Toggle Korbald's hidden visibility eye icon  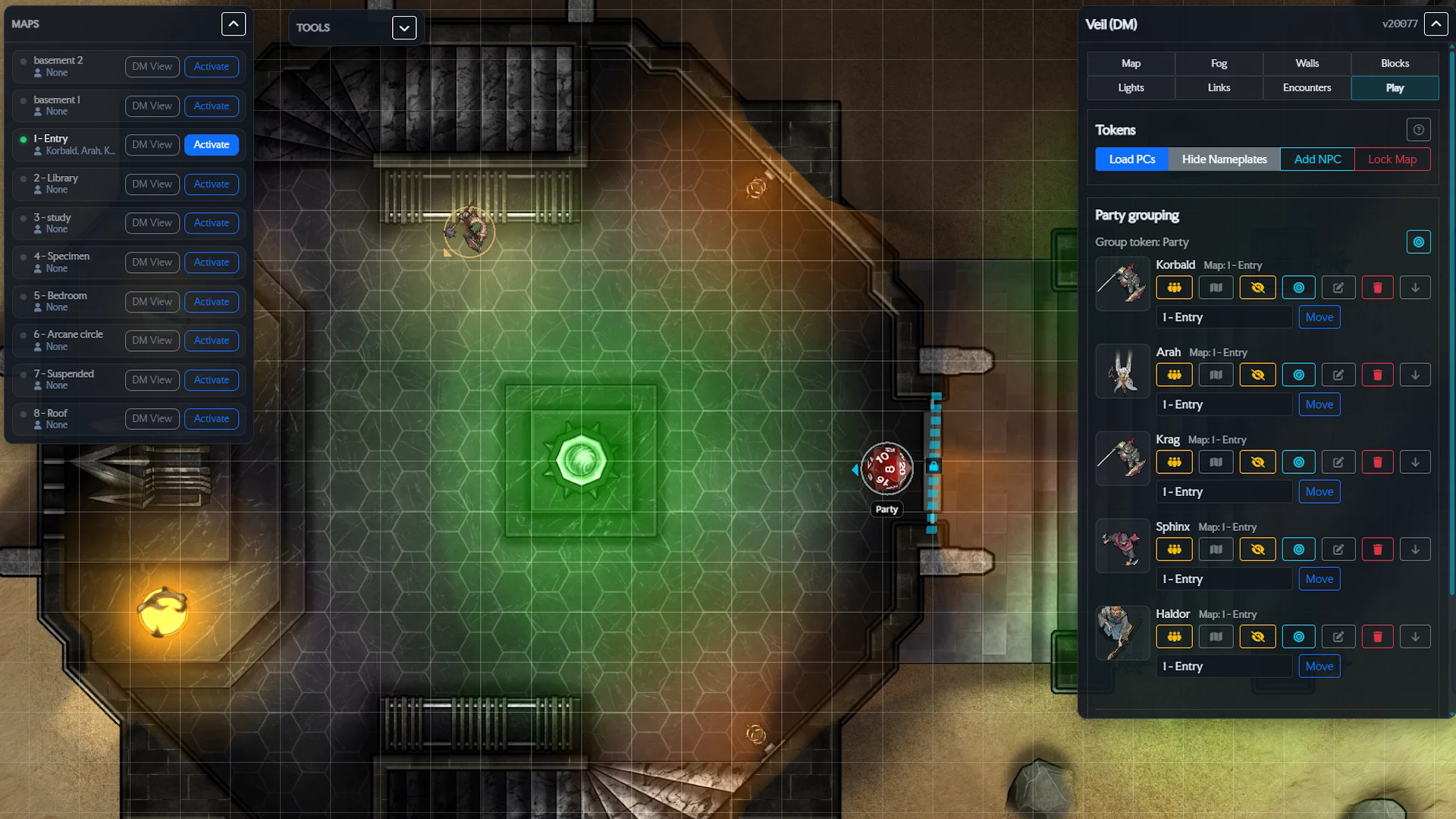click(1258, 287)
